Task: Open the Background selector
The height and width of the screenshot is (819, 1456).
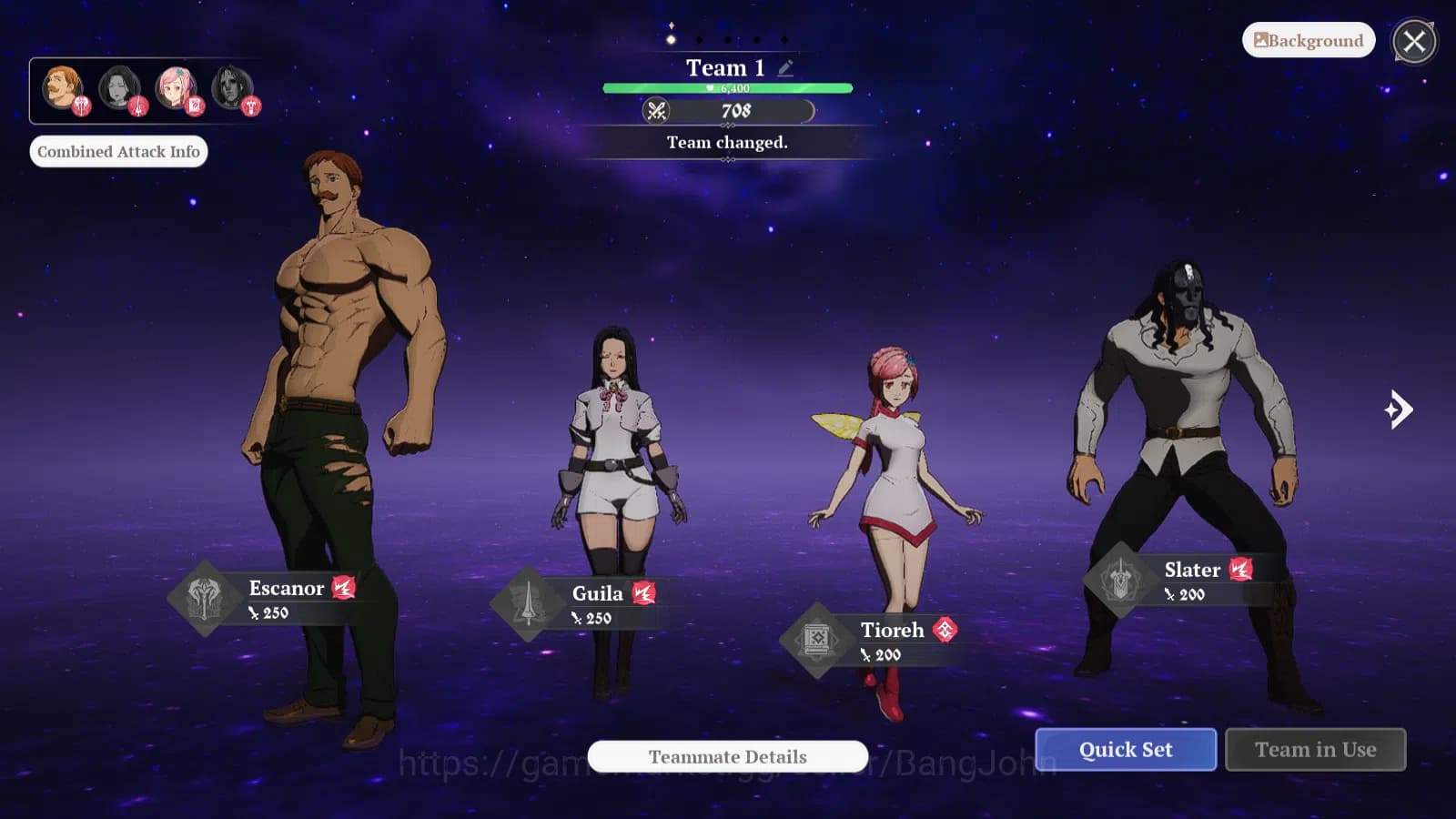Action: point(1308,40)
